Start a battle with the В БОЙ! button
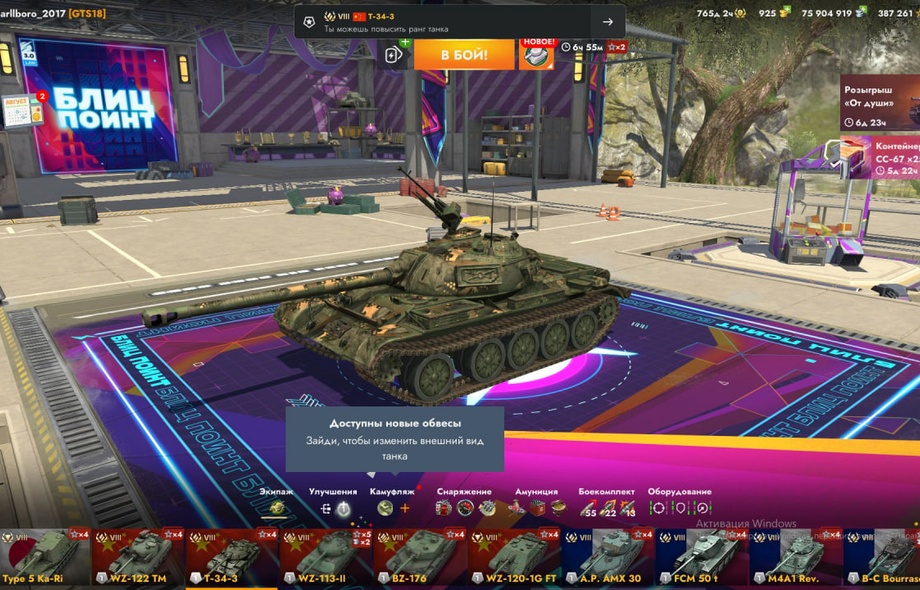Screen dimensions: 920x590 pyautogui.click(x=464, y=54)
